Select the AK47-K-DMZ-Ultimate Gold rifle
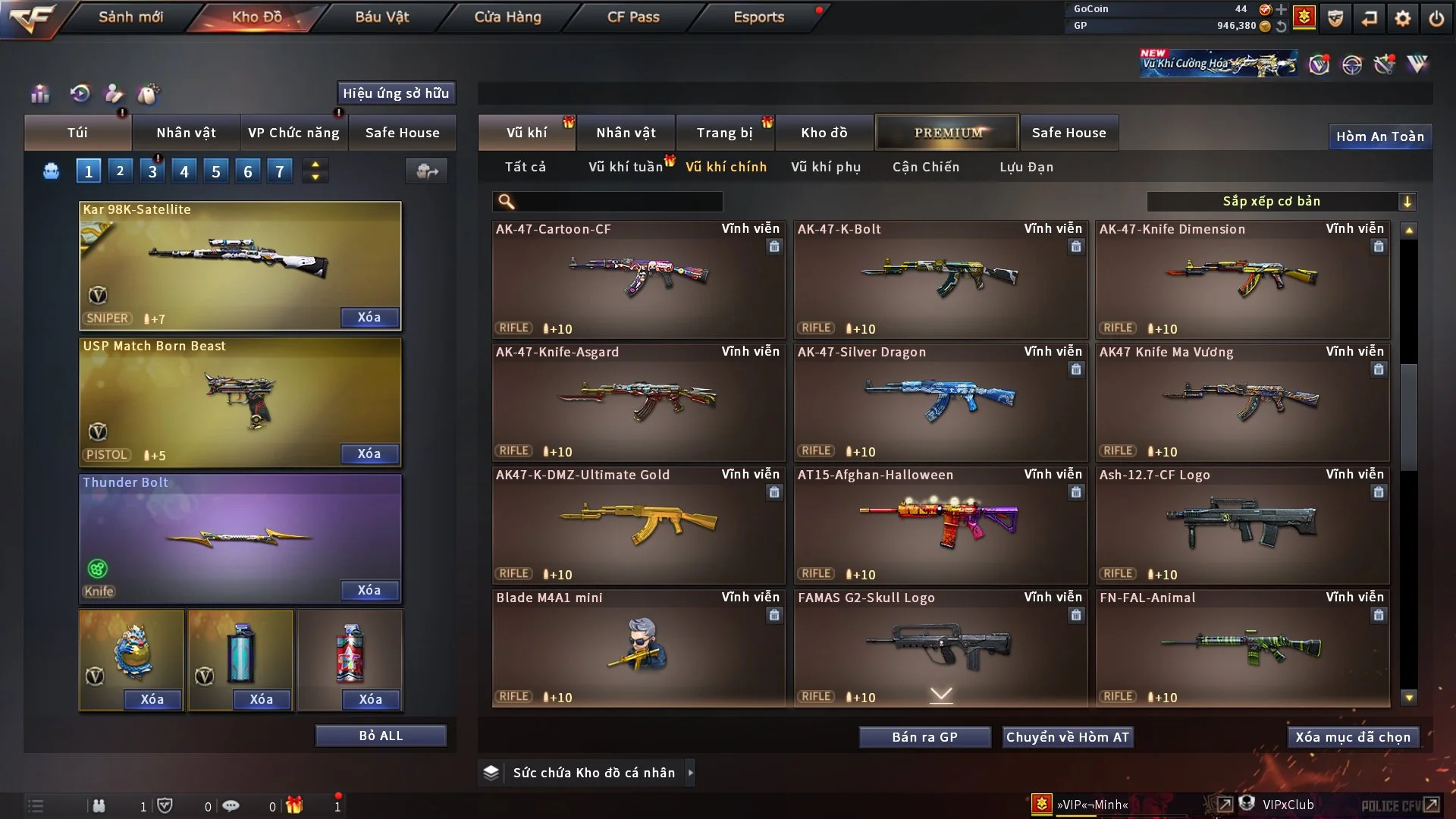This screenshot has height=819, width=1456. tap(638, 525)
